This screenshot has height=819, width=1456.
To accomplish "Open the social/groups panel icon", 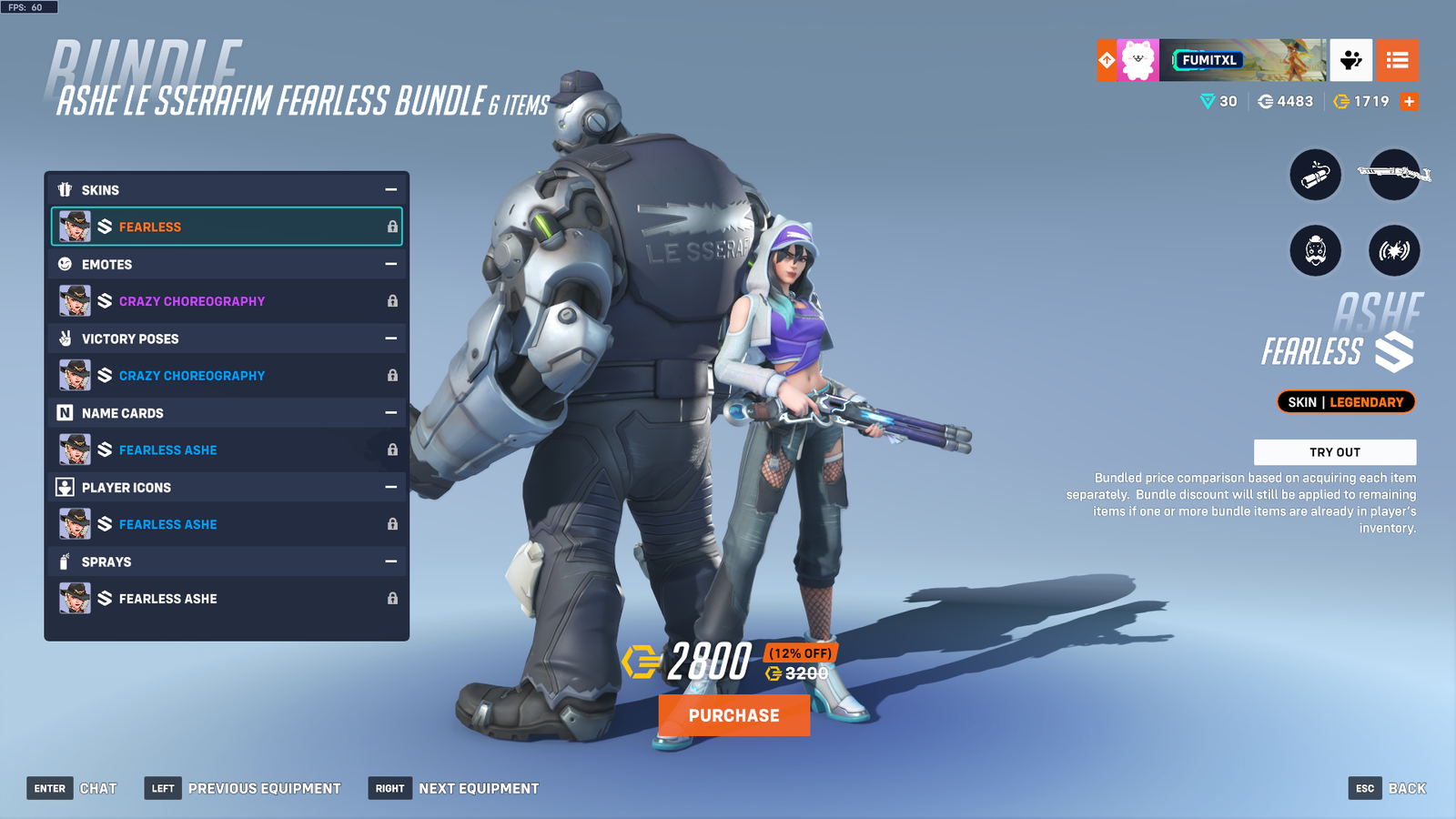I will tap(1350, 60).
